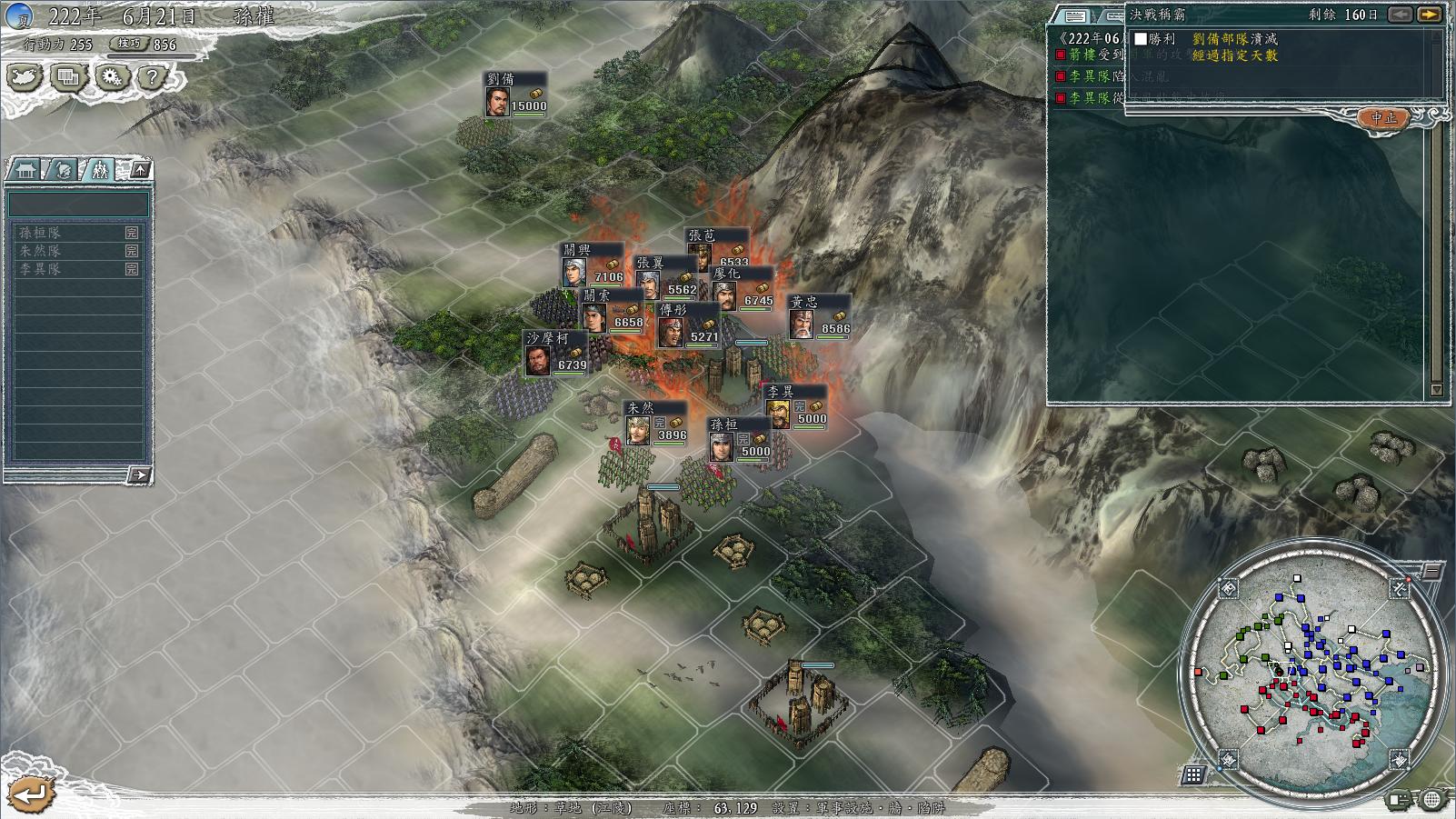Open the message log tab with lines icon
Screen dimensions: 1456x819
tap(1075, 16)
